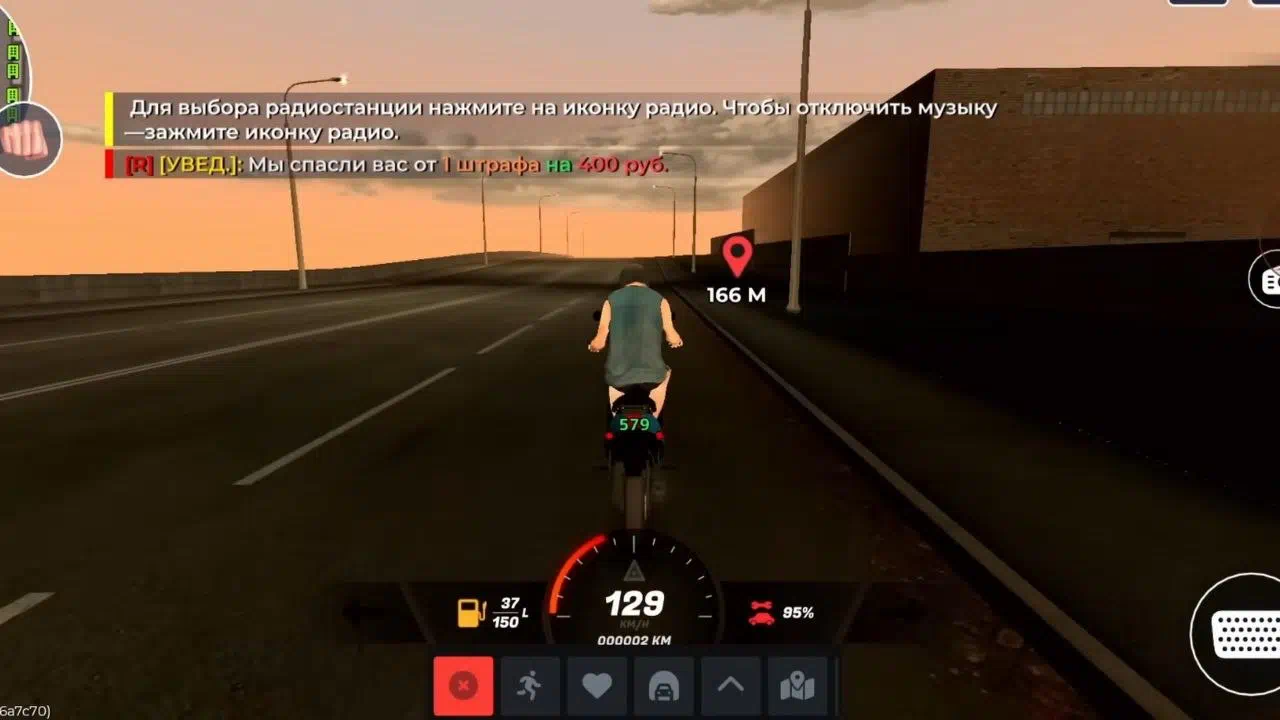Click the radio station hint message

(560, 119)
